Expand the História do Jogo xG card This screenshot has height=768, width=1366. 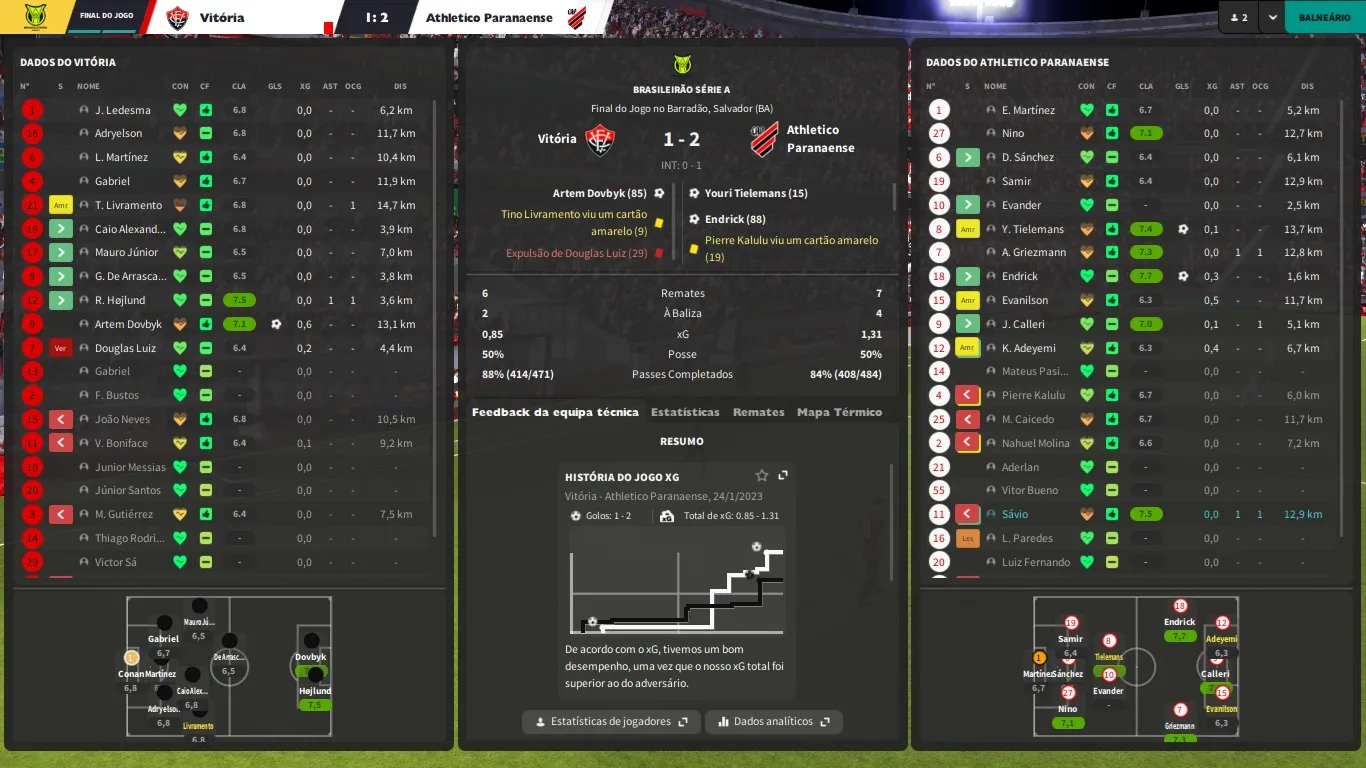point(783,476)
